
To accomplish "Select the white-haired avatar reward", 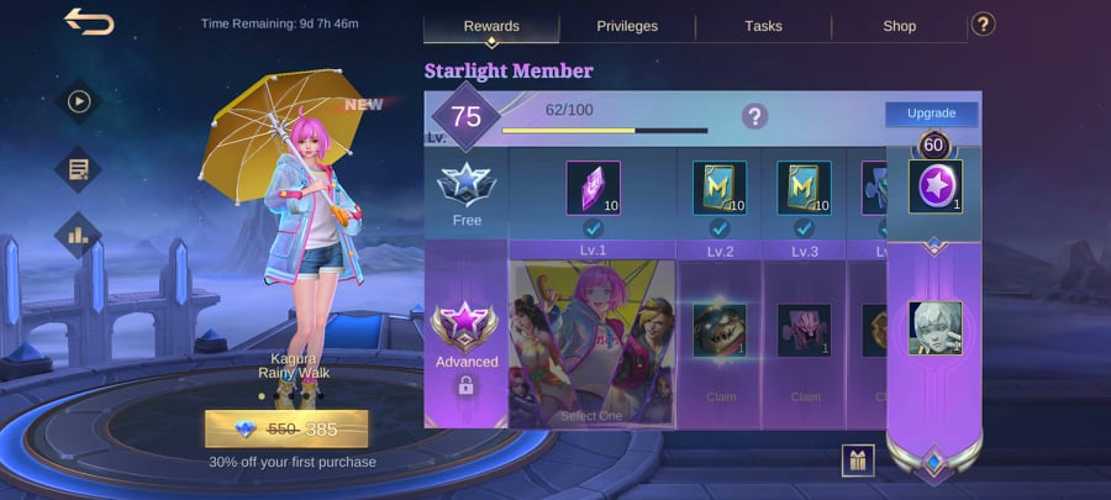I will pyautogui.click(x=935, y=328).
